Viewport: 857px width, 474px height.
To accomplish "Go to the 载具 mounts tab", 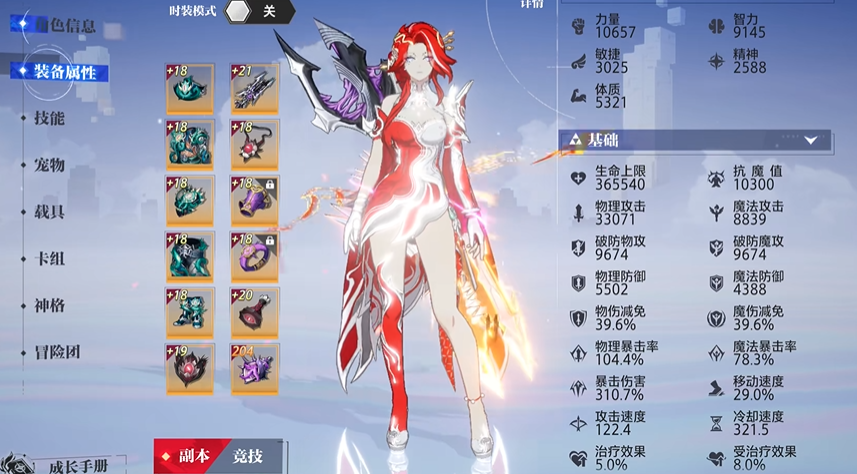I will (x=49, y=211).
